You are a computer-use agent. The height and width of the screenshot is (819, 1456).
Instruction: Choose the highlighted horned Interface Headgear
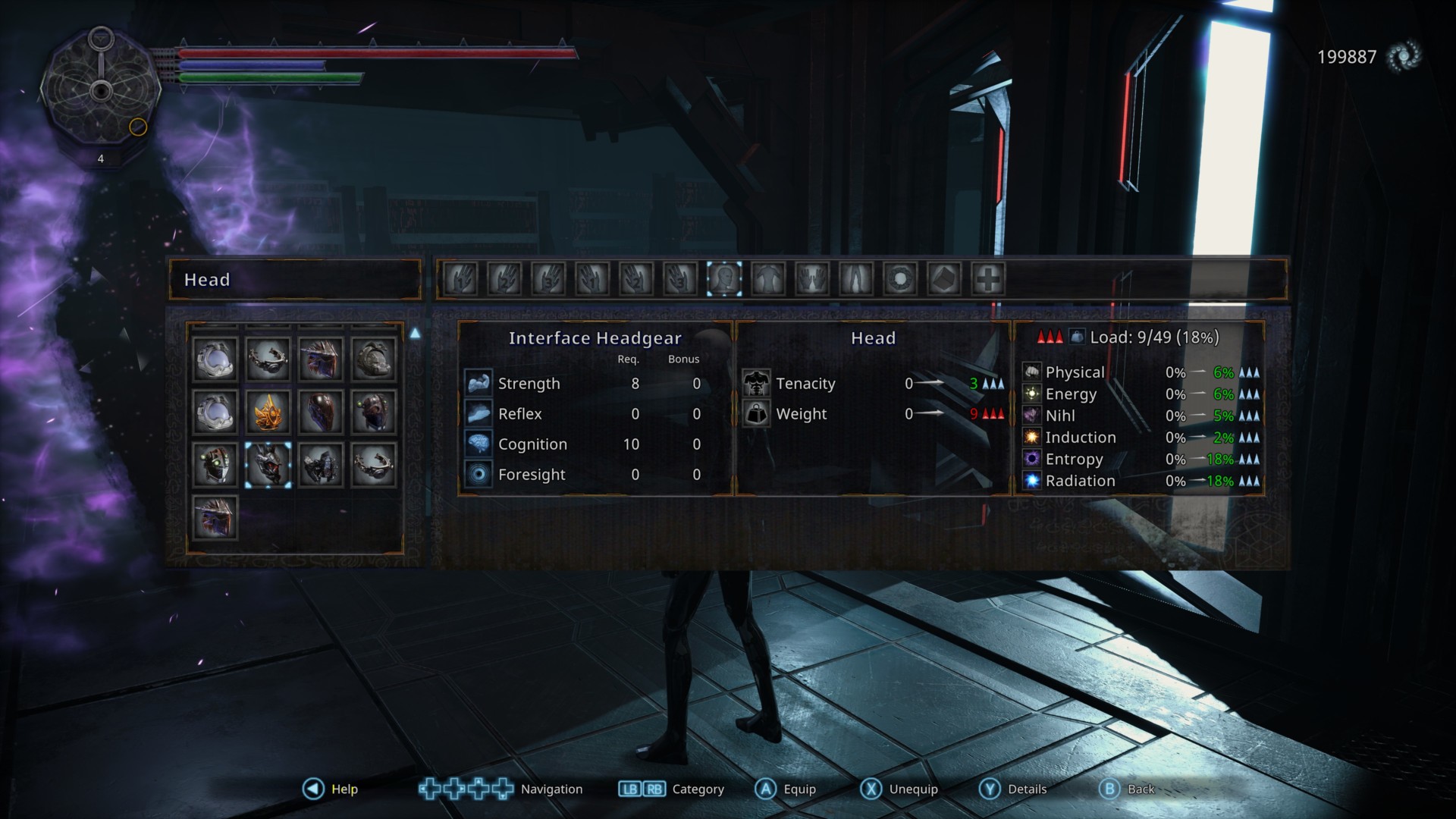point(268,465)
